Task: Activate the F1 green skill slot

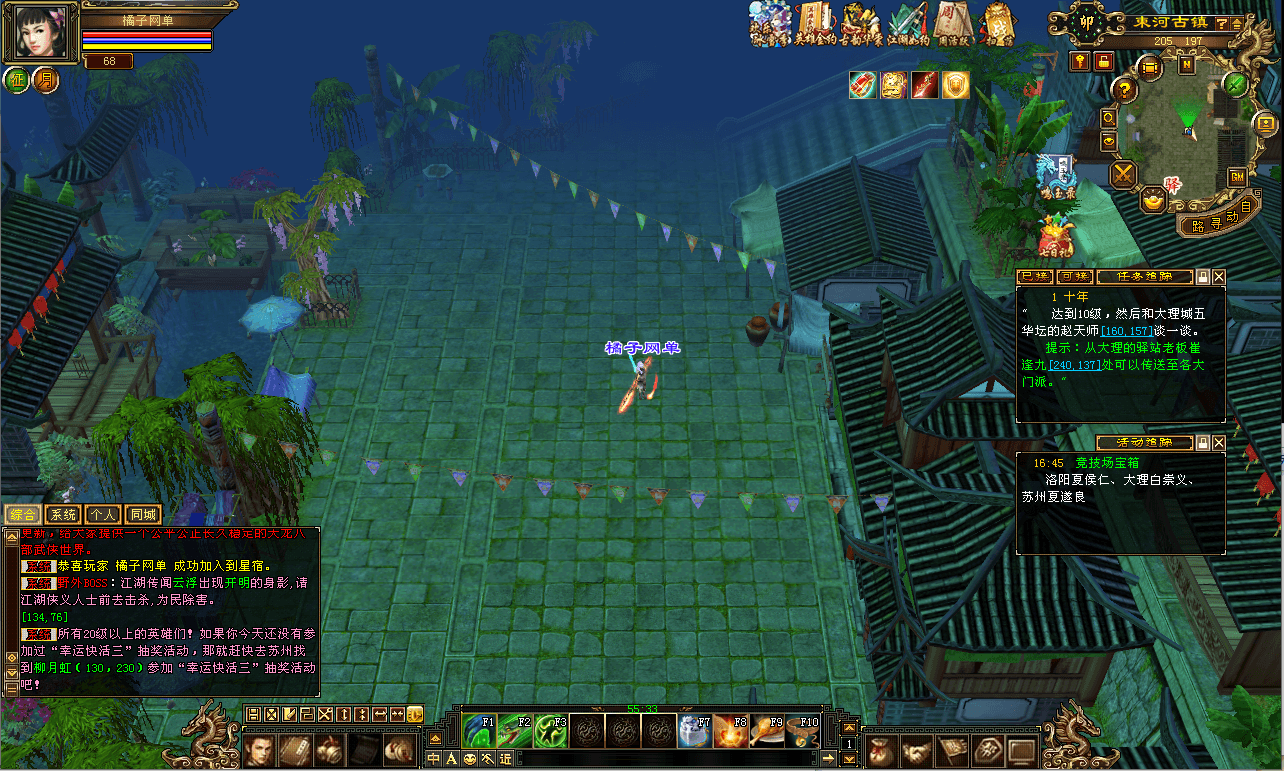Action: [479, 730]
